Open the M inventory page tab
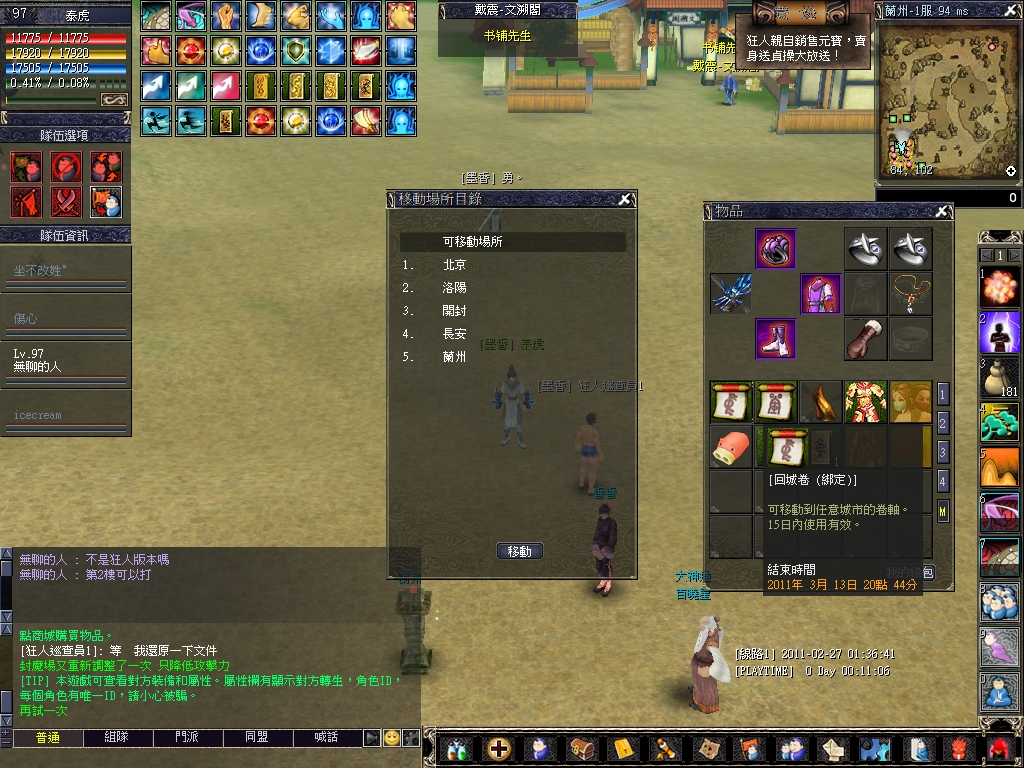 click(942, 512)
